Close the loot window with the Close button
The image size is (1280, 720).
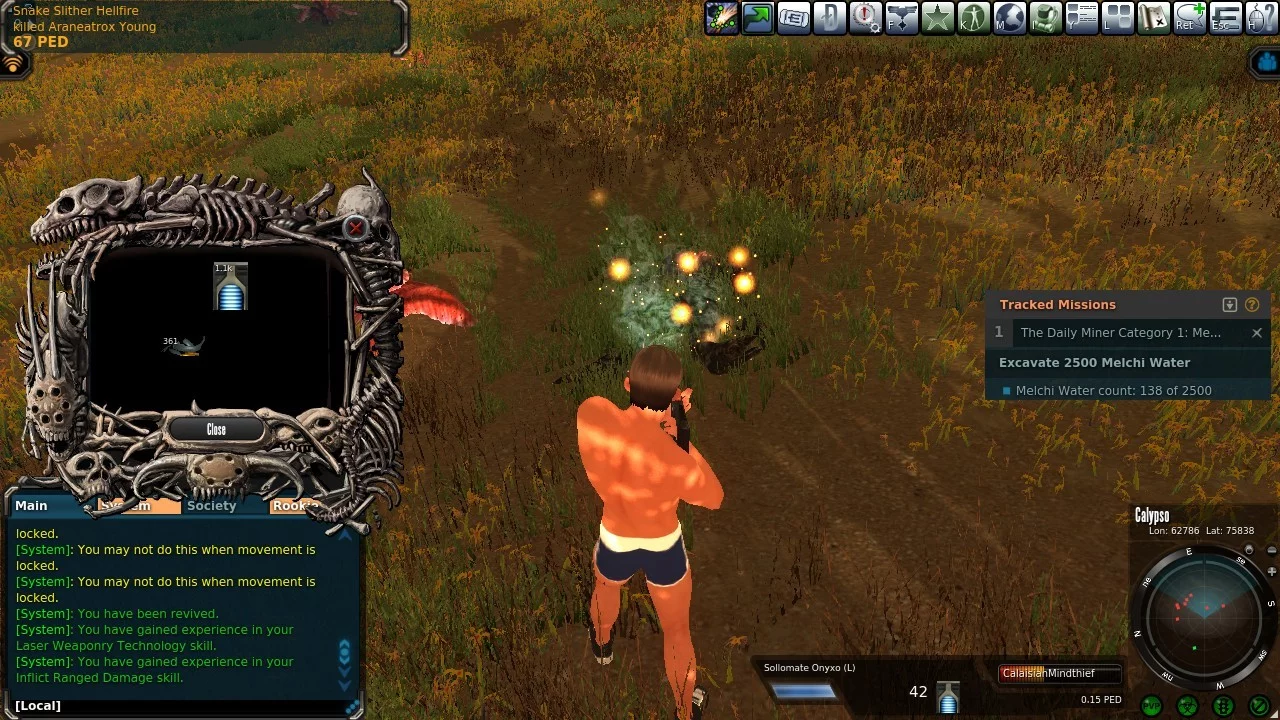pyautogui.click(x=216, y=429)
